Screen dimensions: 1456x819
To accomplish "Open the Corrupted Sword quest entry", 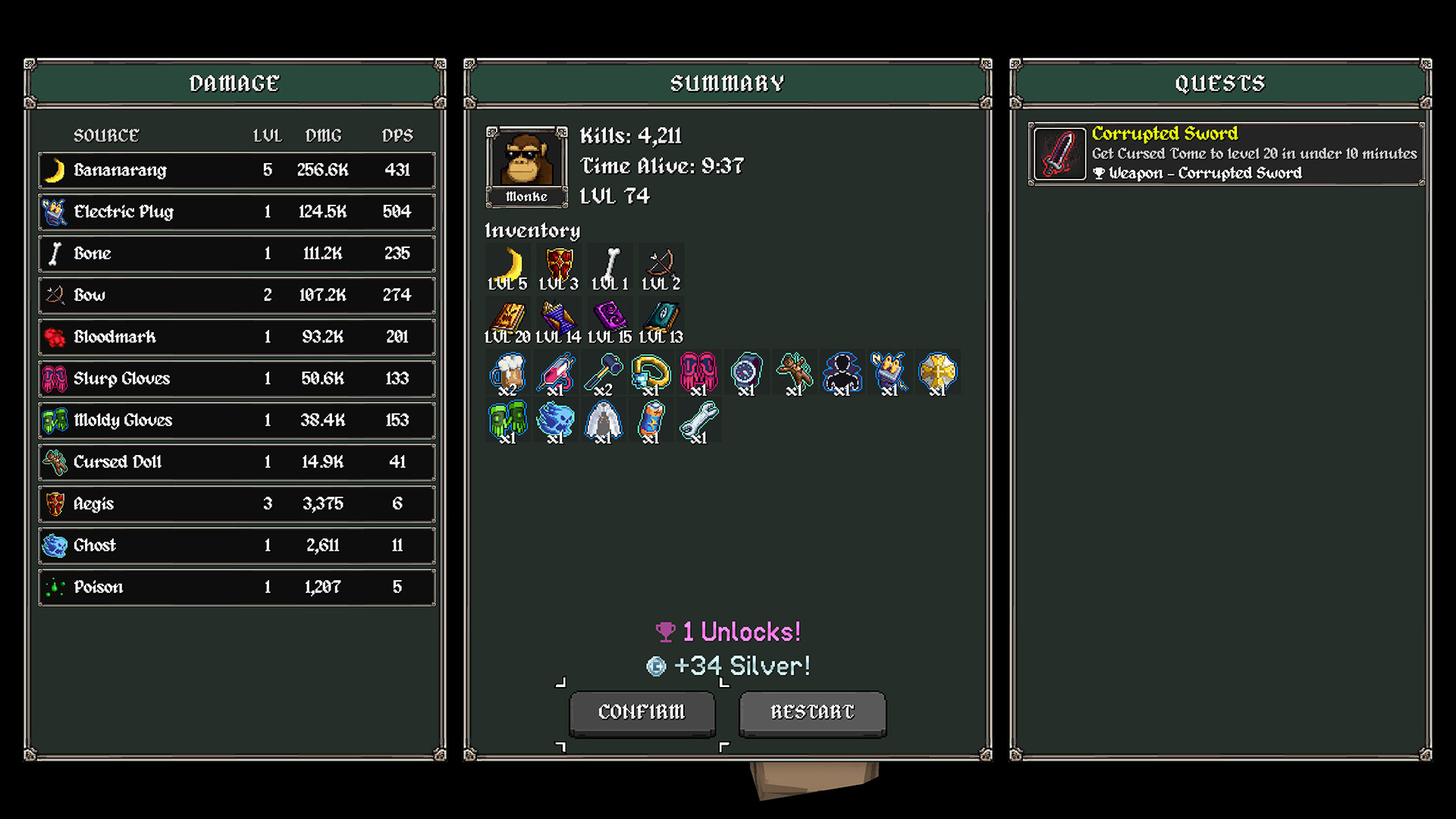I will [x=1225, y=154].
